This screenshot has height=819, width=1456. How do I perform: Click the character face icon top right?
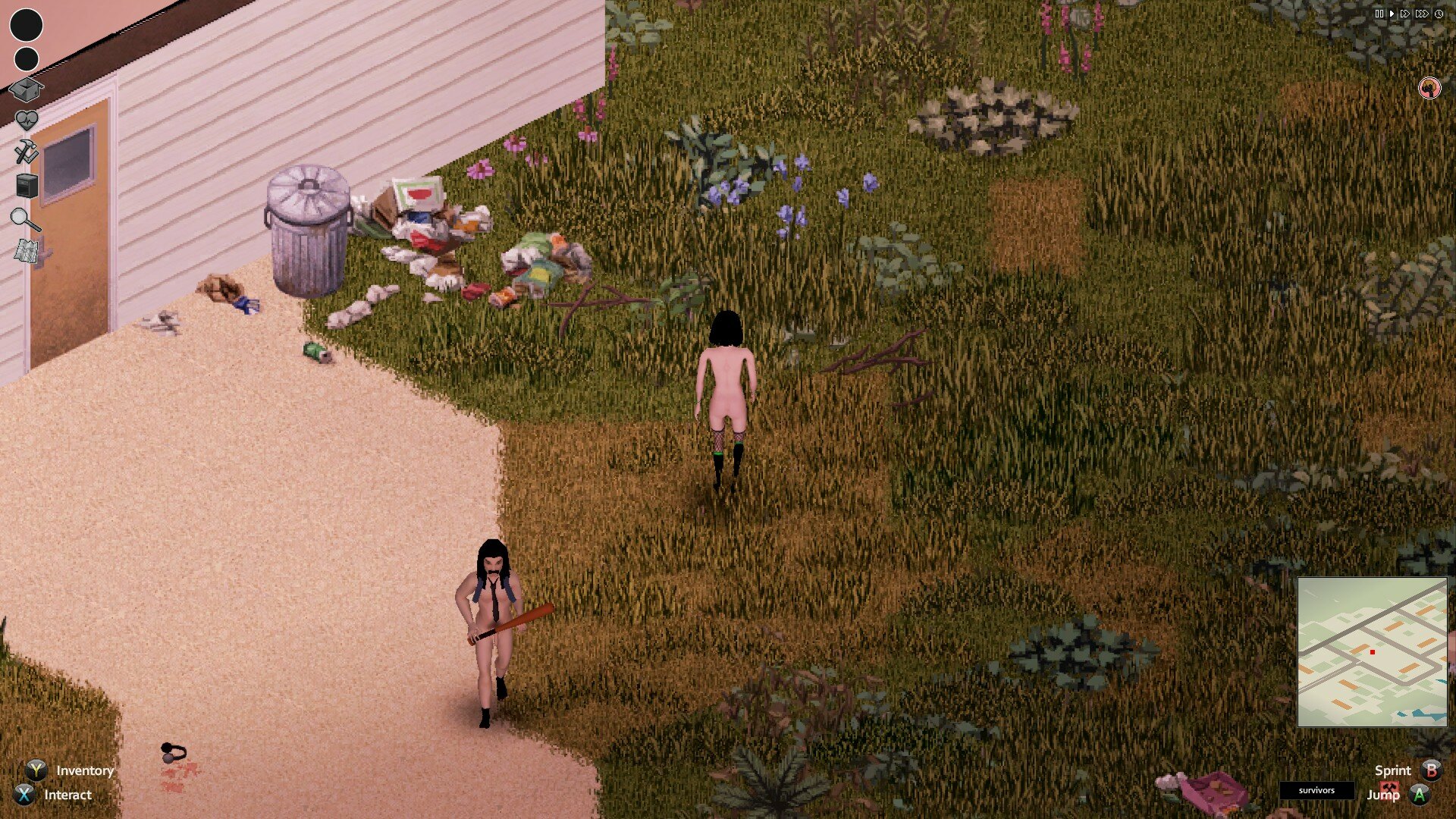pos(1429,87)
